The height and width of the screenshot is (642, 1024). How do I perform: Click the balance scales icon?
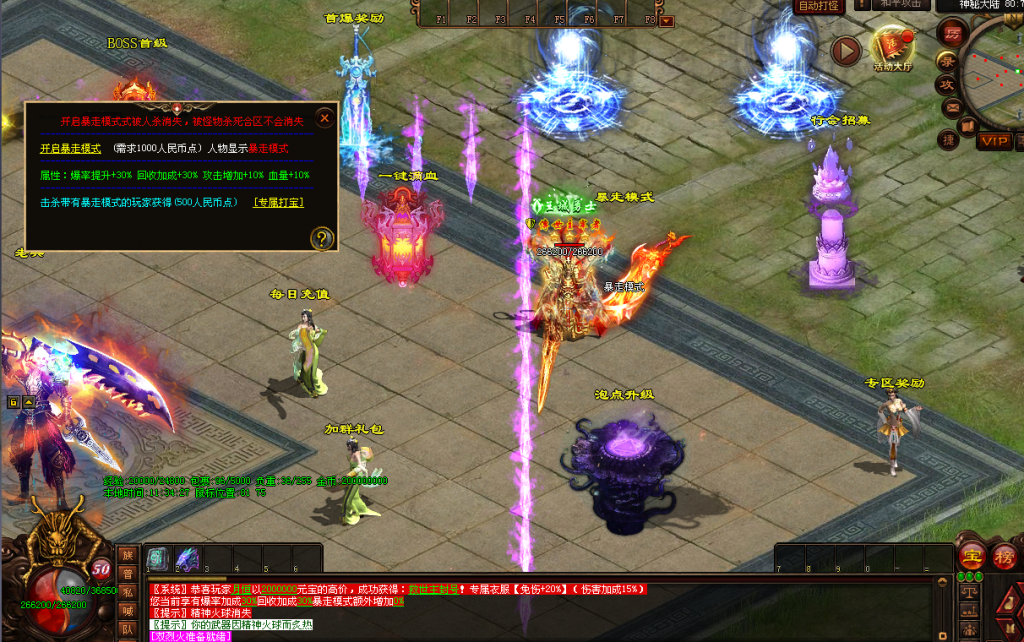(968, 593)
